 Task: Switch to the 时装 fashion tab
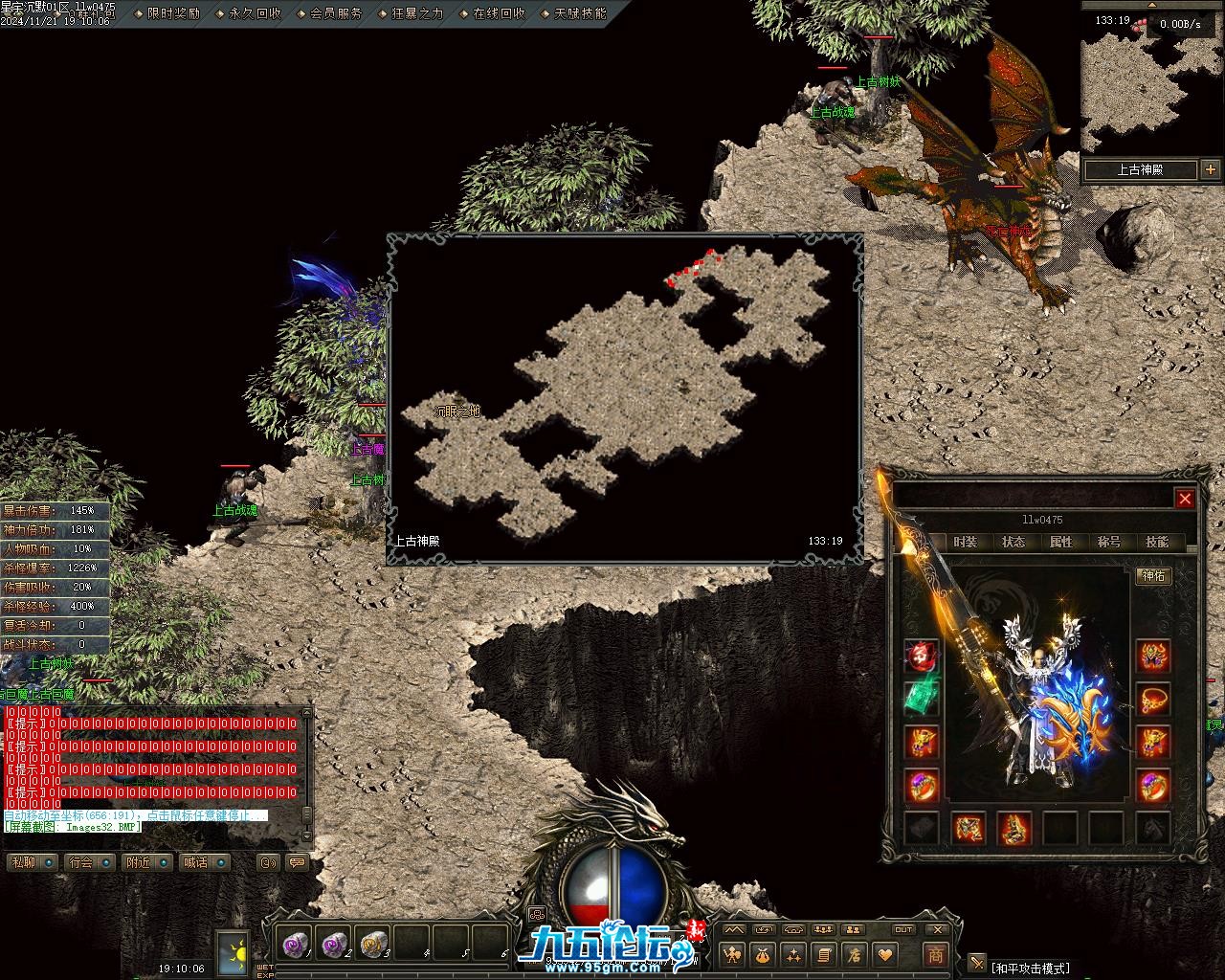[x=966, y=542]
